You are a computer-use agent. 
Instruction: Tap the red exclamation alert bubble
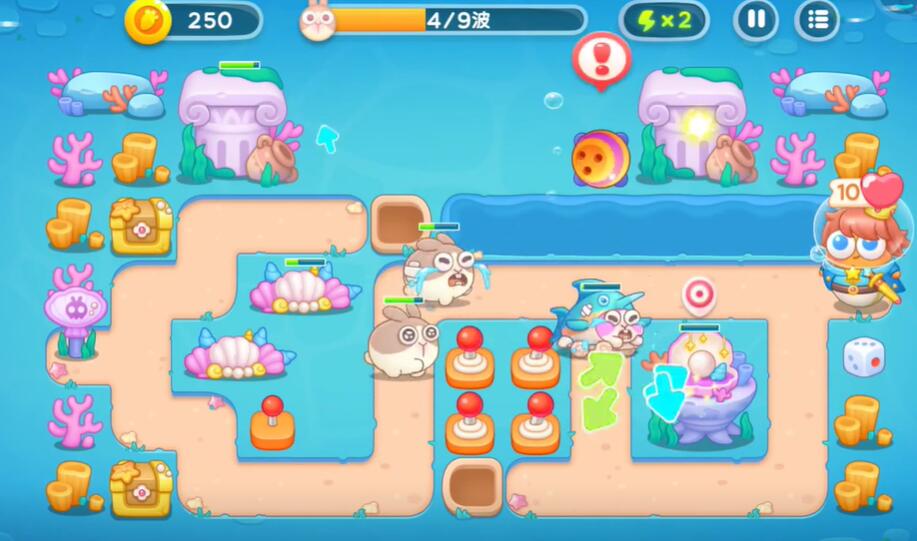click(x=600, y=56)
